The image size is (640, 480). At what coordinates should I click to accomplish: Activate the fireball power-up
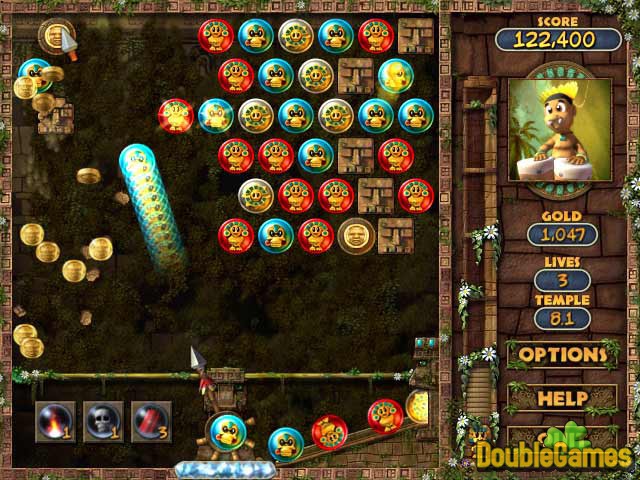pos(55,421)
